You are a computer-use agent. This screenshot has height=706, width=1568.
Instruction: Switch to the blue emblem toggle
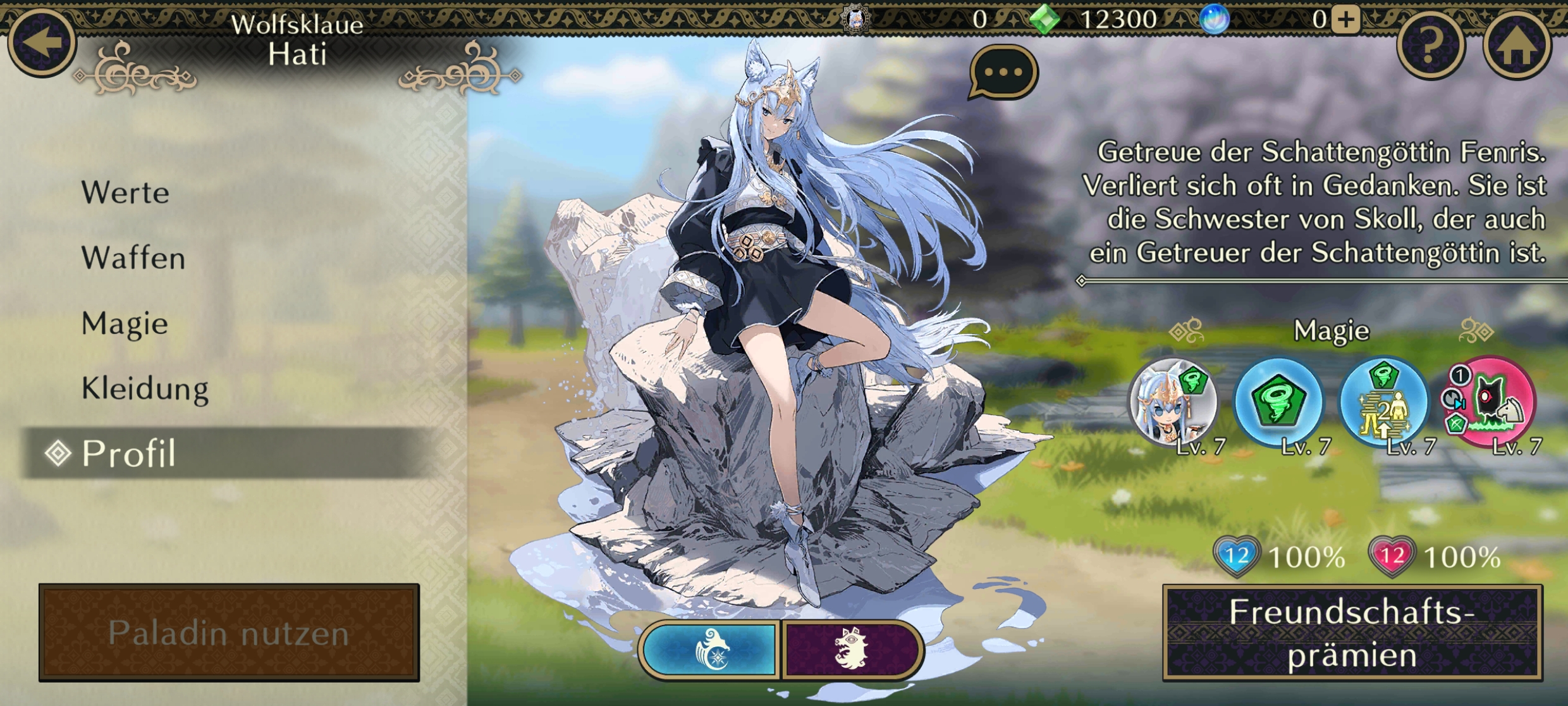tap(711, 650)
